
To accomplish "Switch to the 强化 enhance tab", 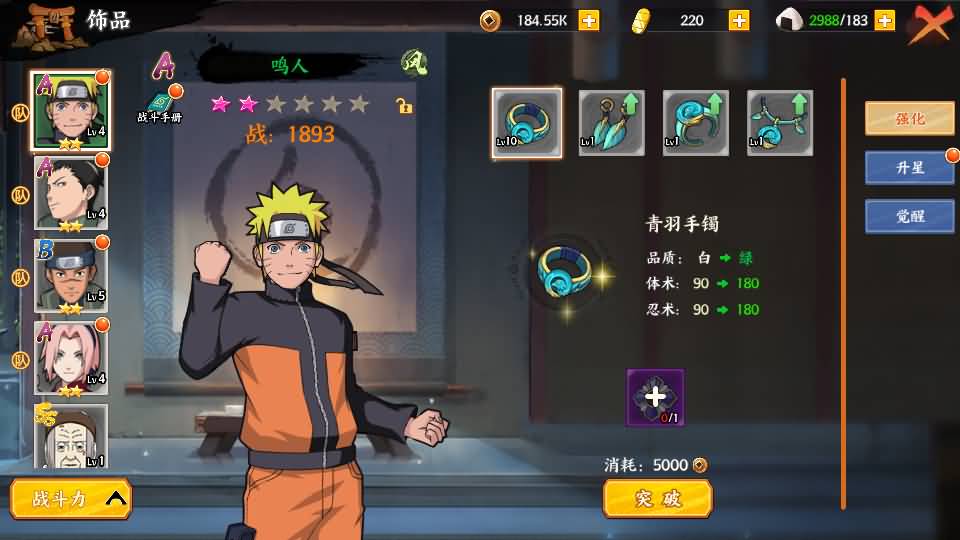I will [909, 118].
